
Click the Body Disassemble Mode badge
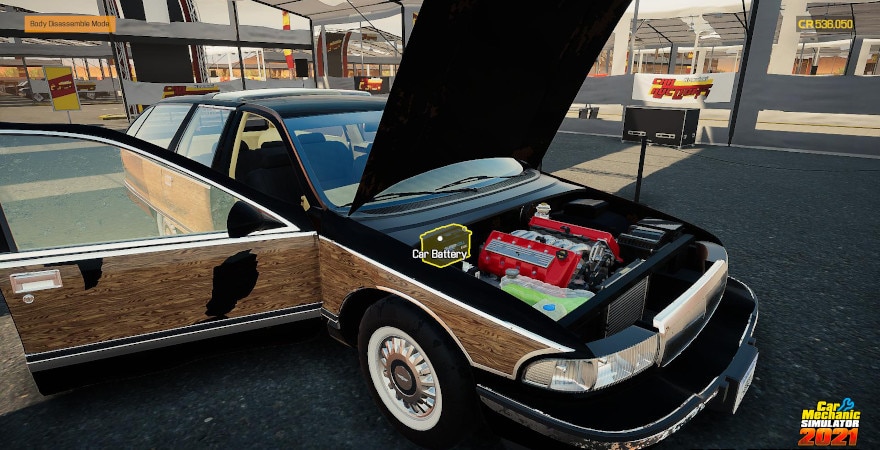(x=70, y=24)
